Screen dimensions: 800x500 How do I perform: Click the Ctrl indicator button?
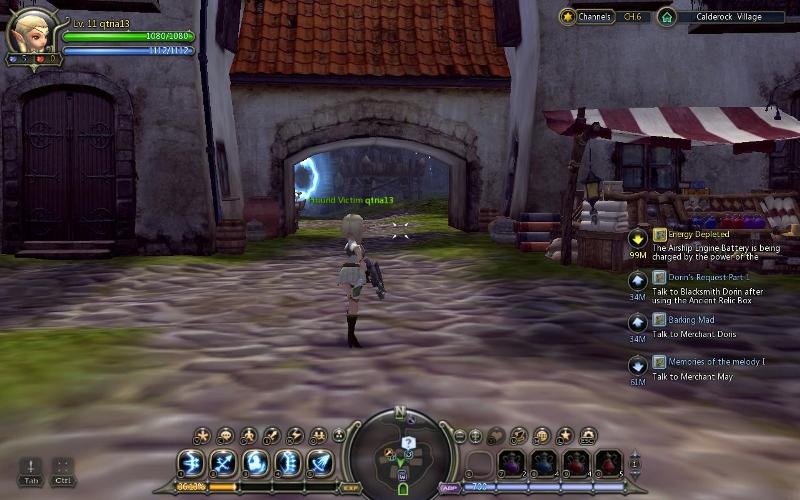63,471
